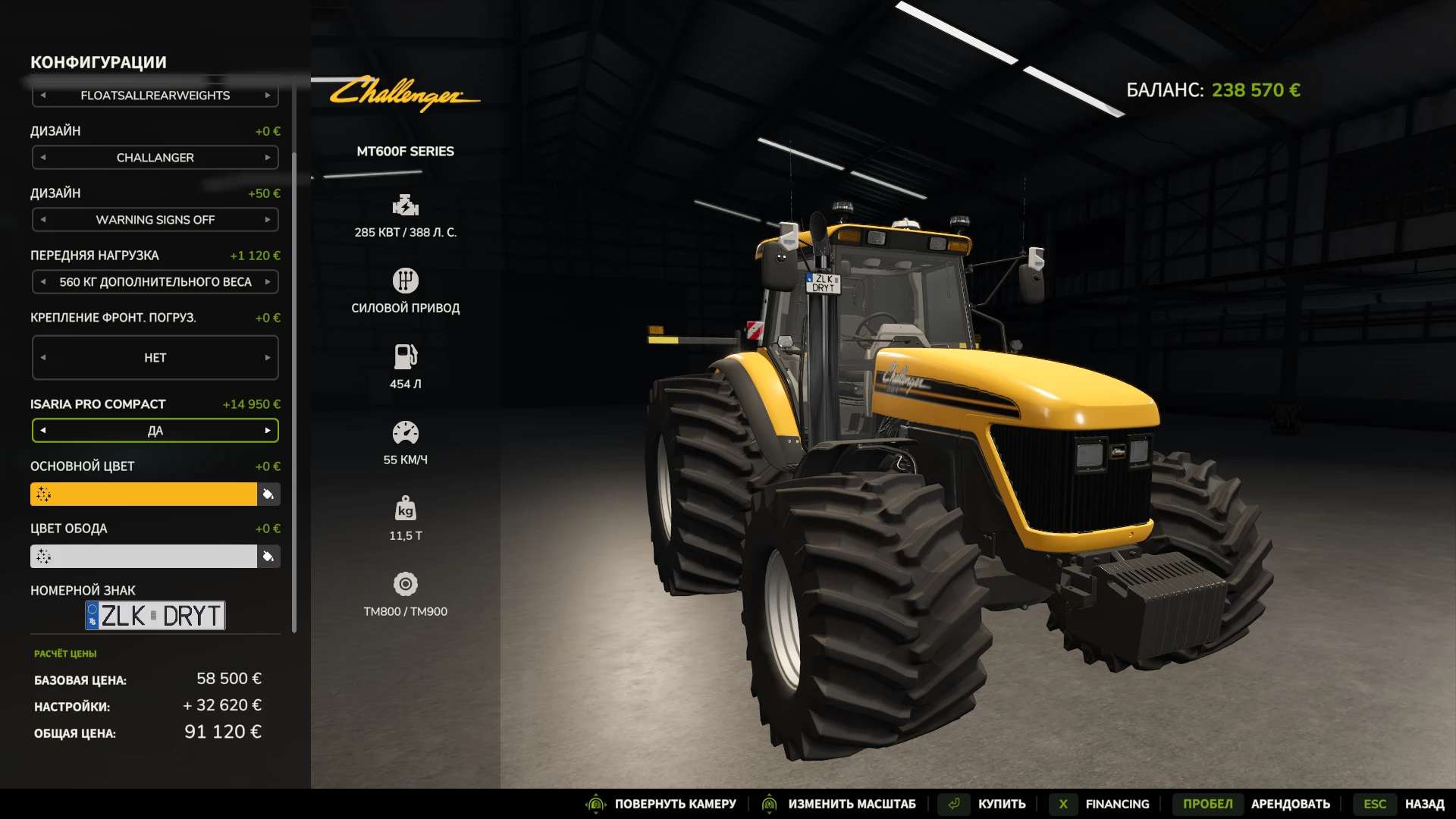Select the powertrain gearbox icon
The width and height of the screenshot is (1456, 819).
(406, 280)
